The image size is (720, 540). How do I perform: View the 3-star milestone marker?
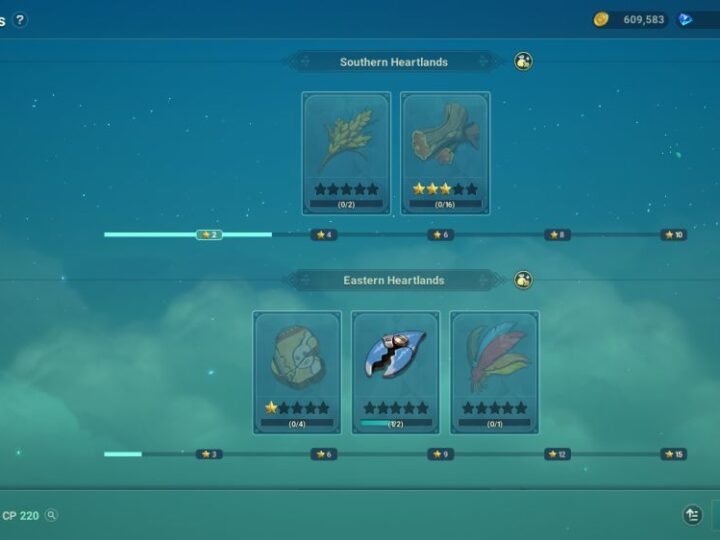(209, 454)
